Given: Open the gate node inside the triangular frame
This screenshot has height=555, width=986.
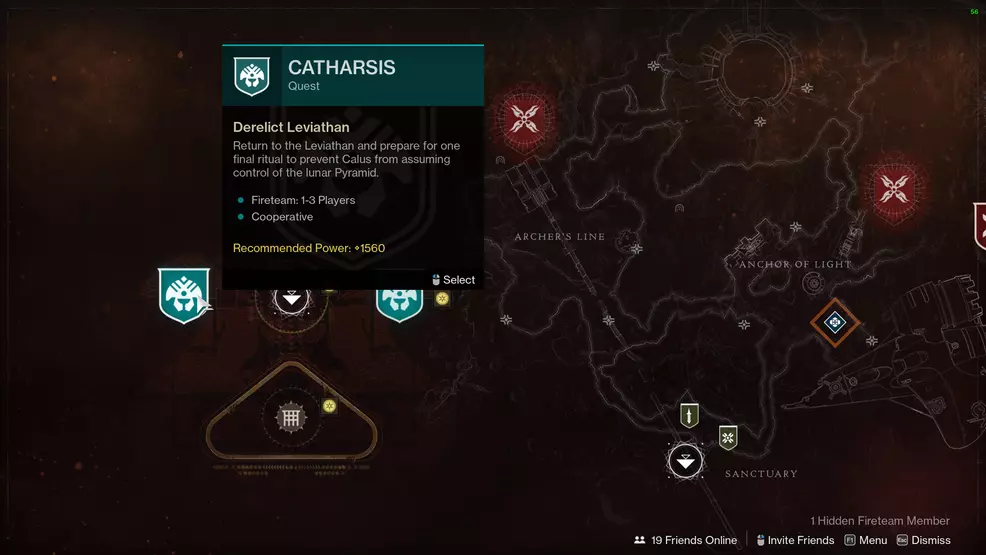Looking at the screenshot, I should pos(291,418).
